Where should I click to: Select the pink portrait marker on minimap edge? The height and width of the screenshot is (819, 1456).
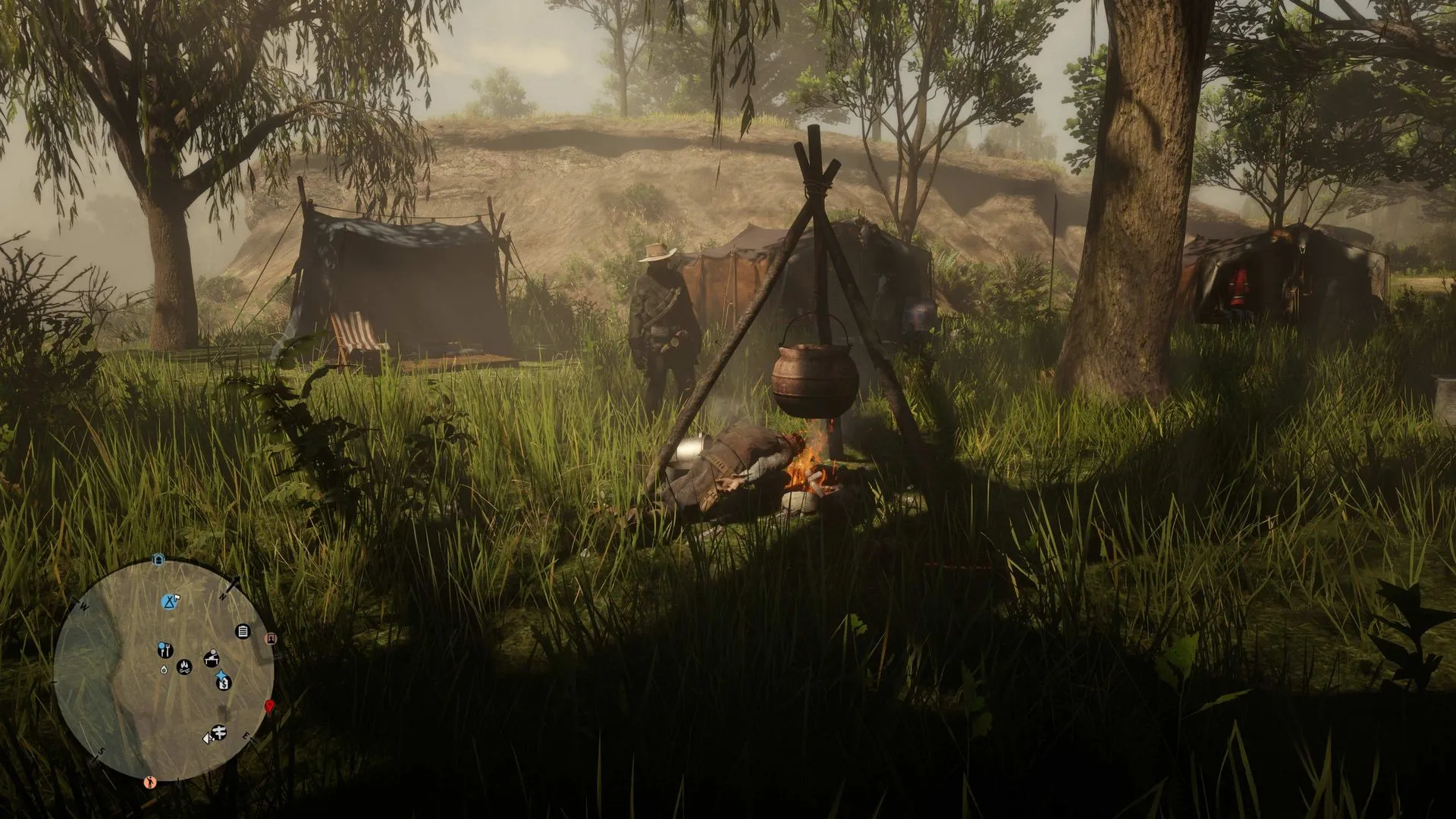click(x=271, y=639)
